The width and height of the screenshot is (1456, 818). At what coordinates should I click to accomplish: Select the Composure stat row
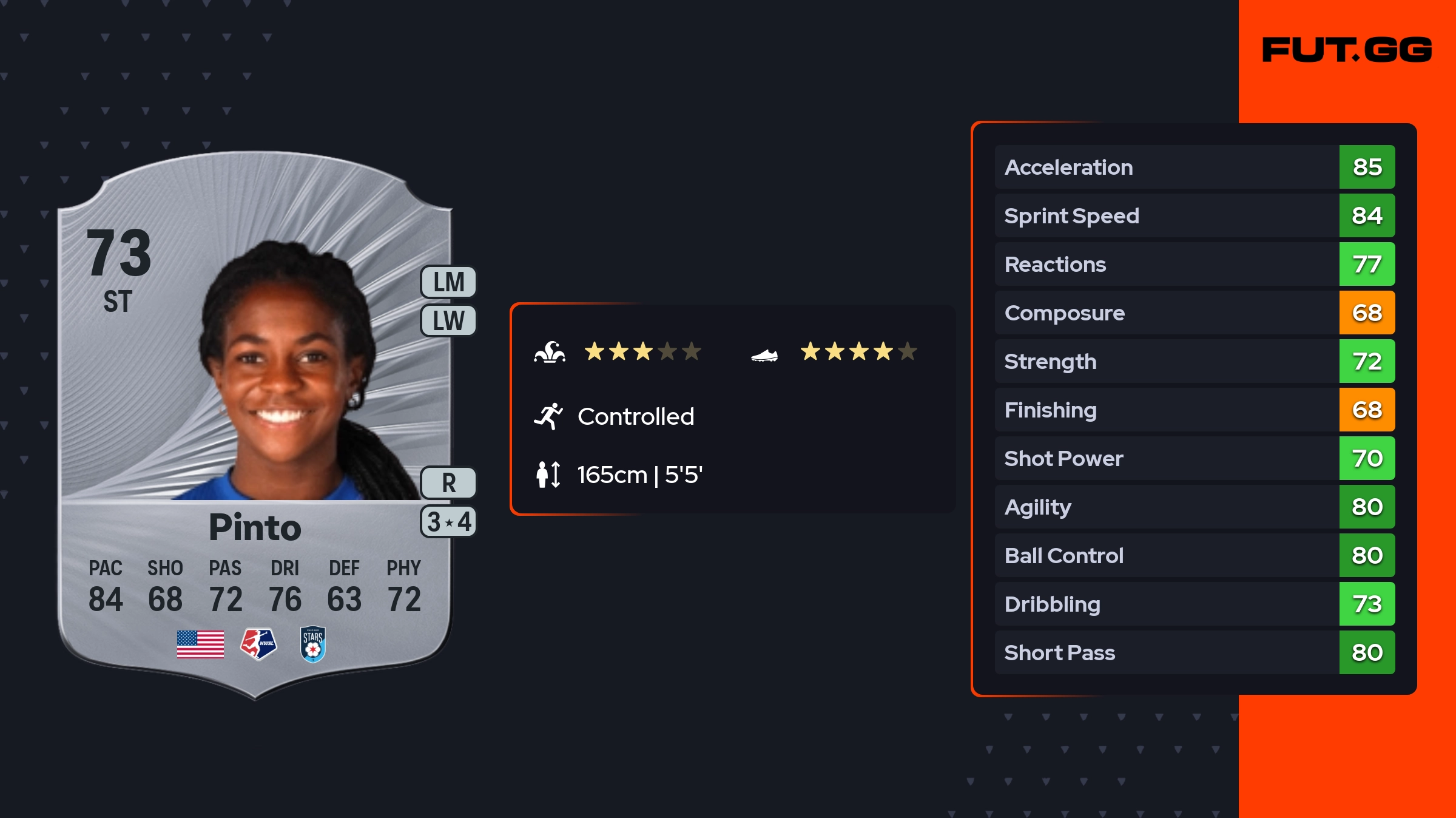pos(1194,313)
